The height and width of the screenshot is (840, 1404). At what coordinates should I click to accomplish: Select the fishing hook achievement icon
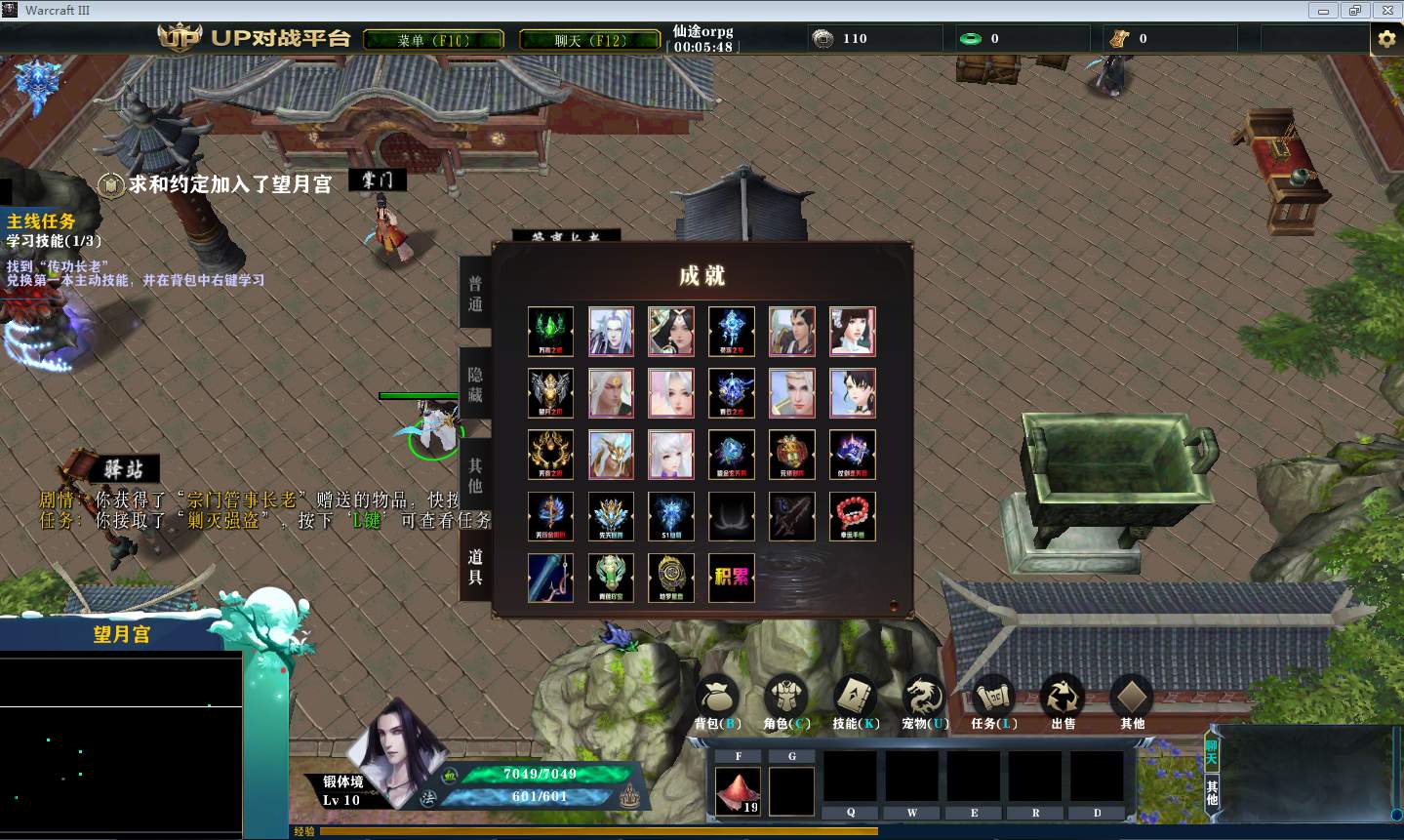point(550,578)
